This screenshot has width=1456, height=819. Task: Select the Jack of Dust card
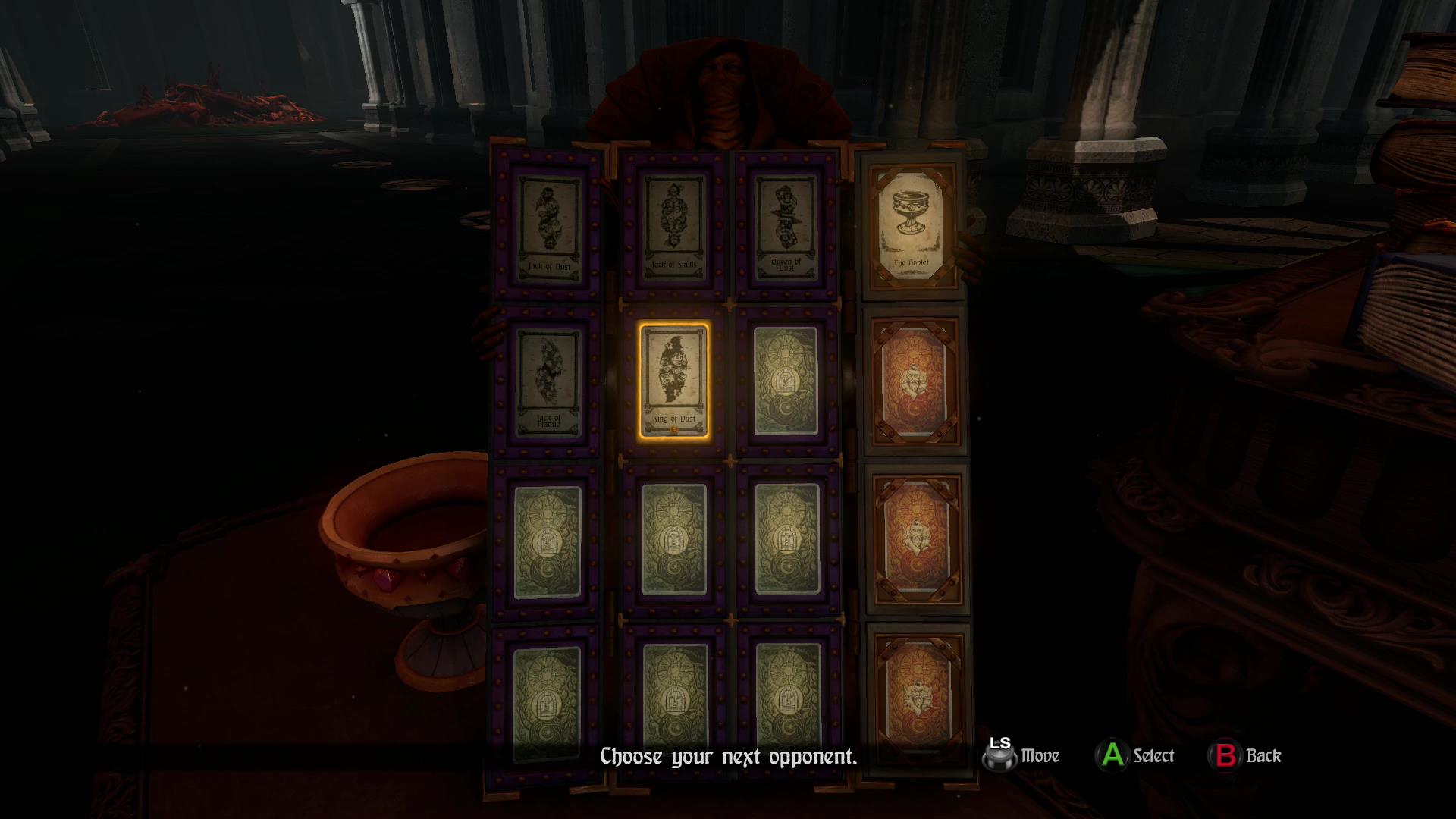point(548,226)
